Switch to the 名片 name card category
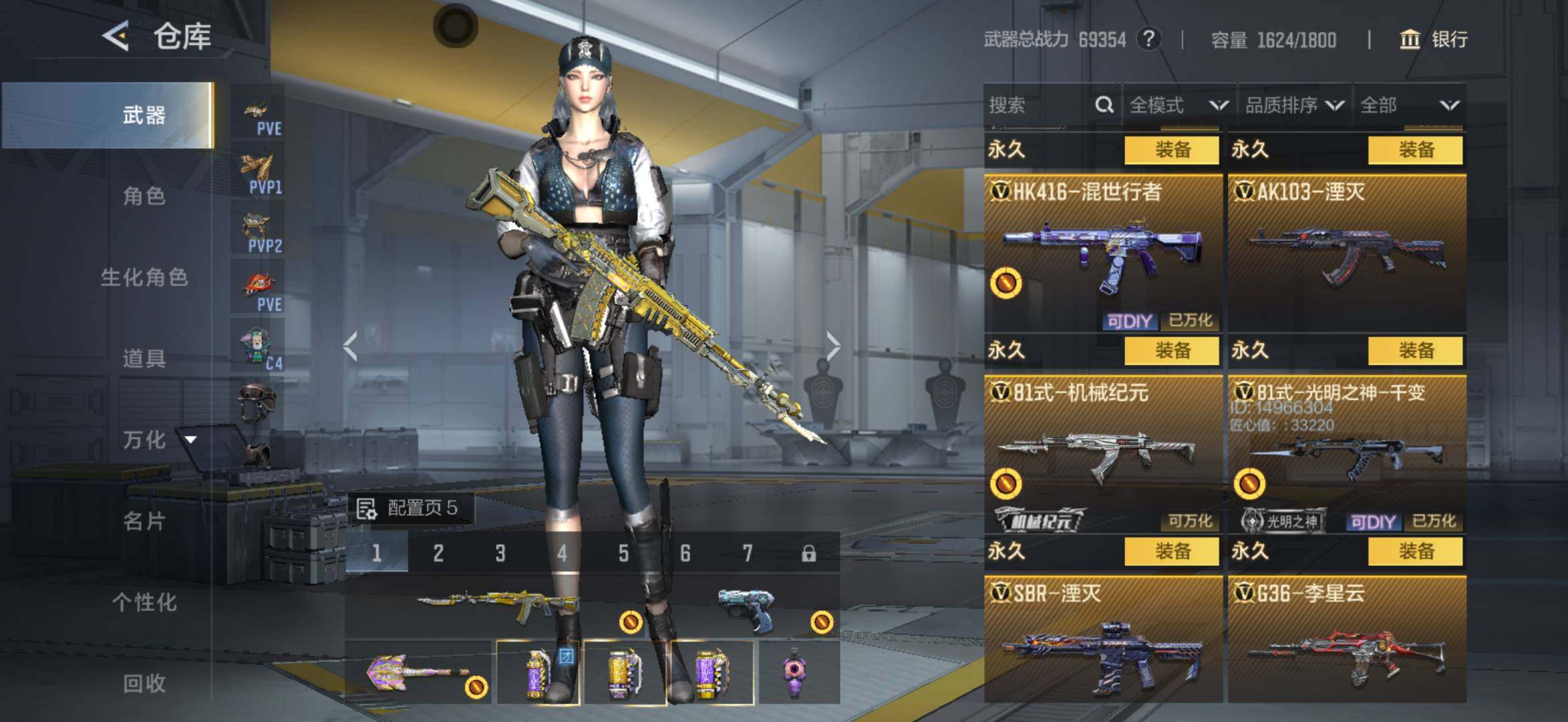Screen dimensions: 1568x722 pos(143,521)
